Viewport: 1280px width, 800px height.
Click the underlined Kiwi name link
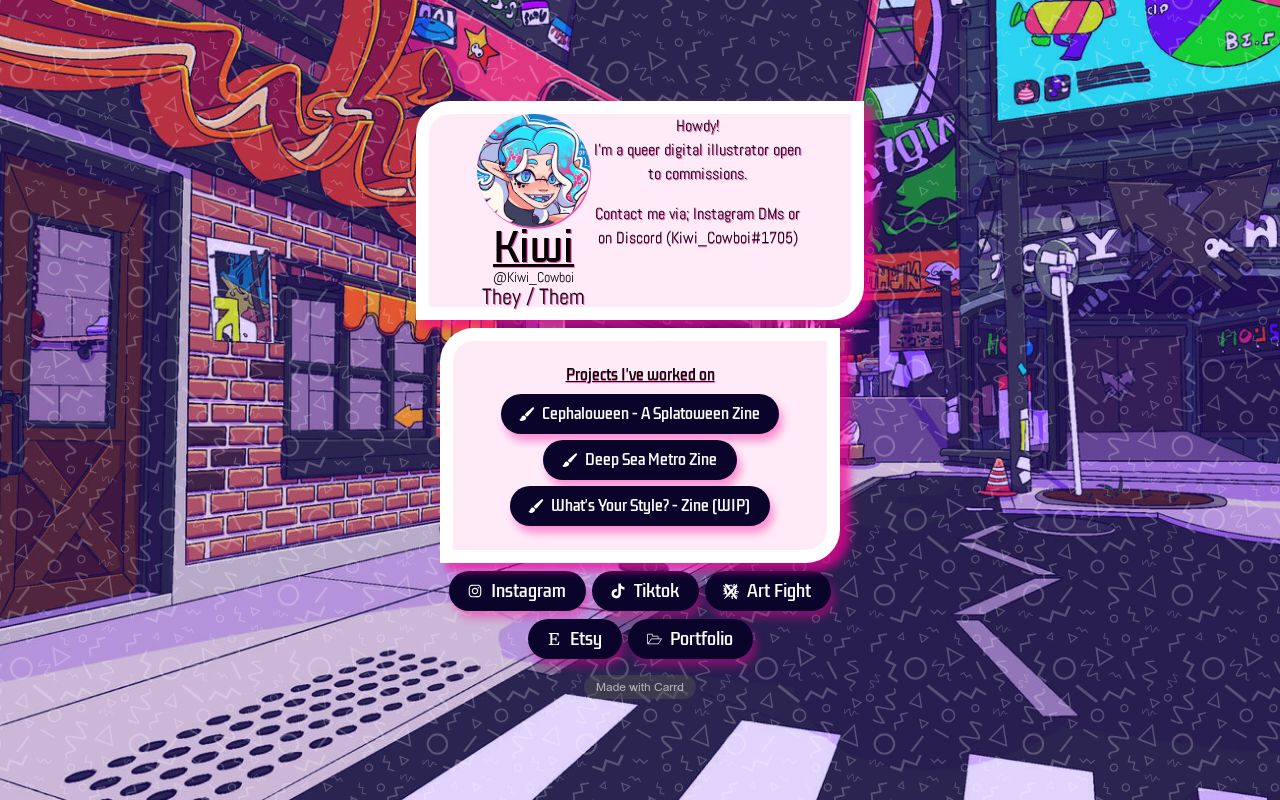533,247
